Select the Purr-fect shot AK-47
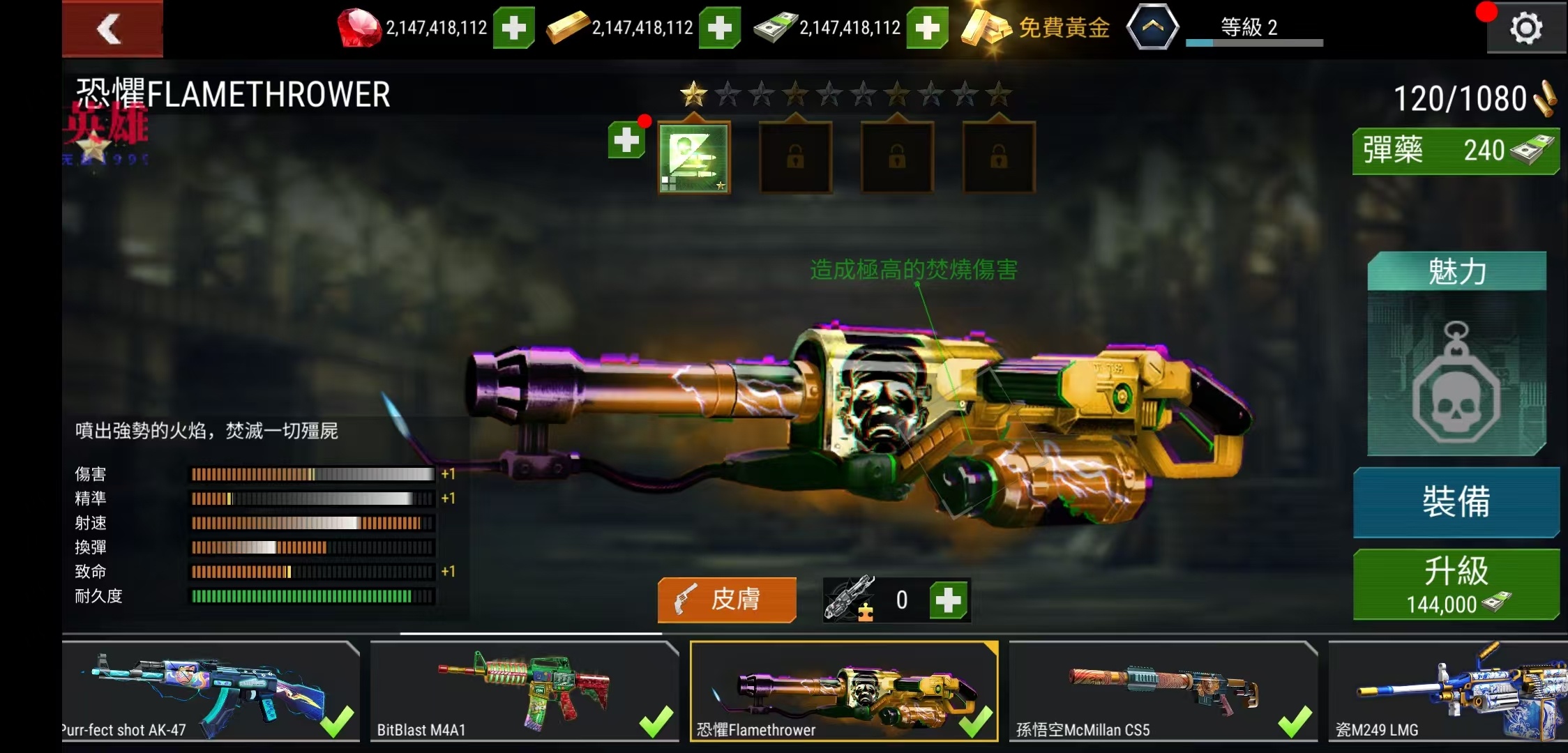 (x=209, y=690)
